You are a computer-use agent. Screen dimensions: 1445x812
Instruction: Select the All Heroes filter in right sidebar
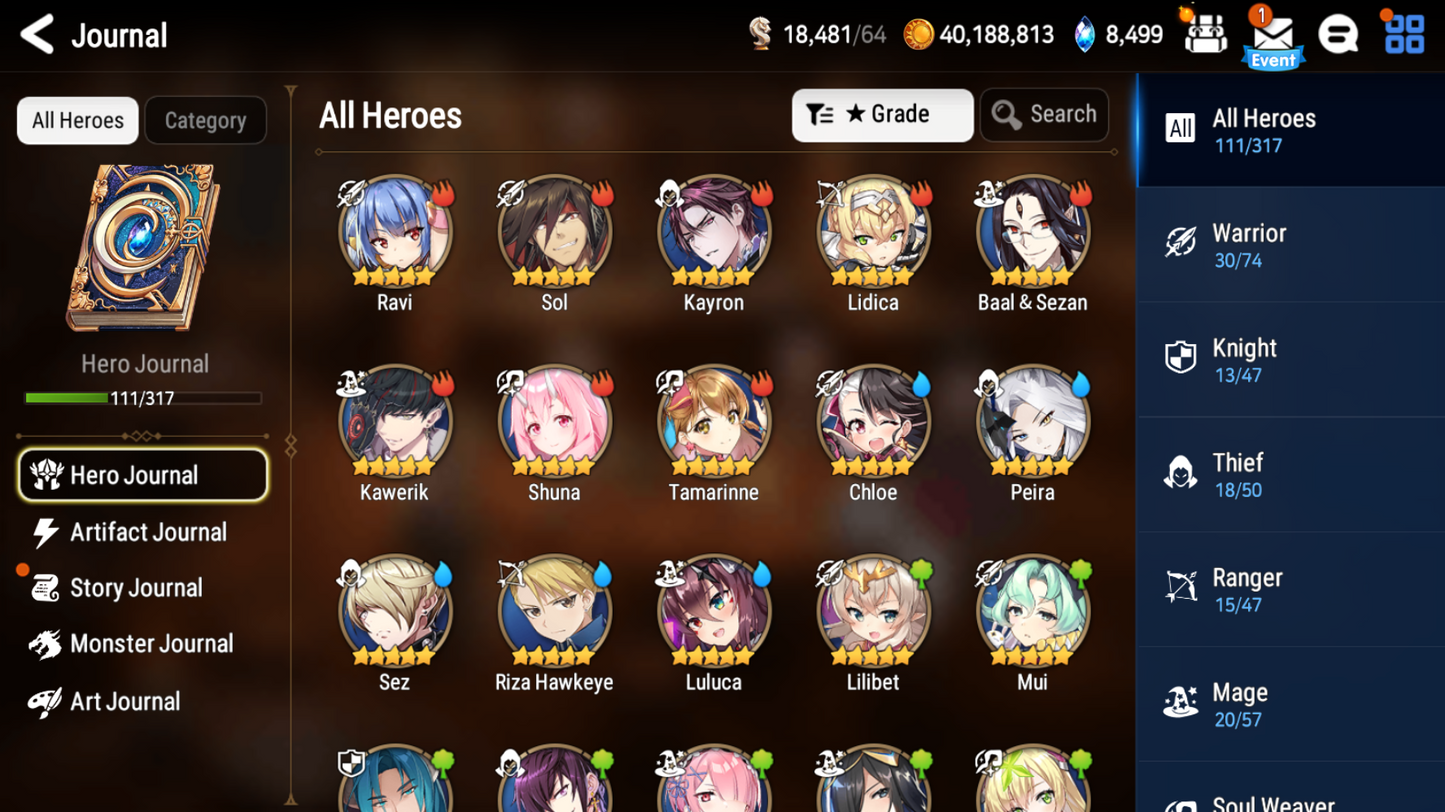coord(1290,130)
